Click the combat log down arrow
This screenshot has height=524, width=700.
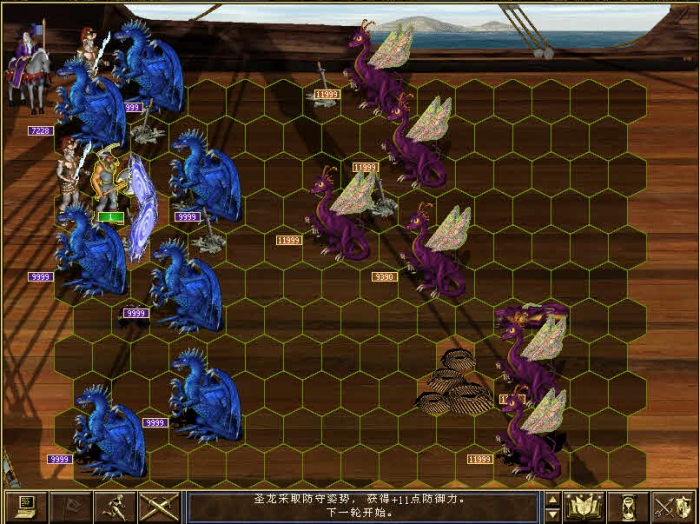(x=551, y=515)
